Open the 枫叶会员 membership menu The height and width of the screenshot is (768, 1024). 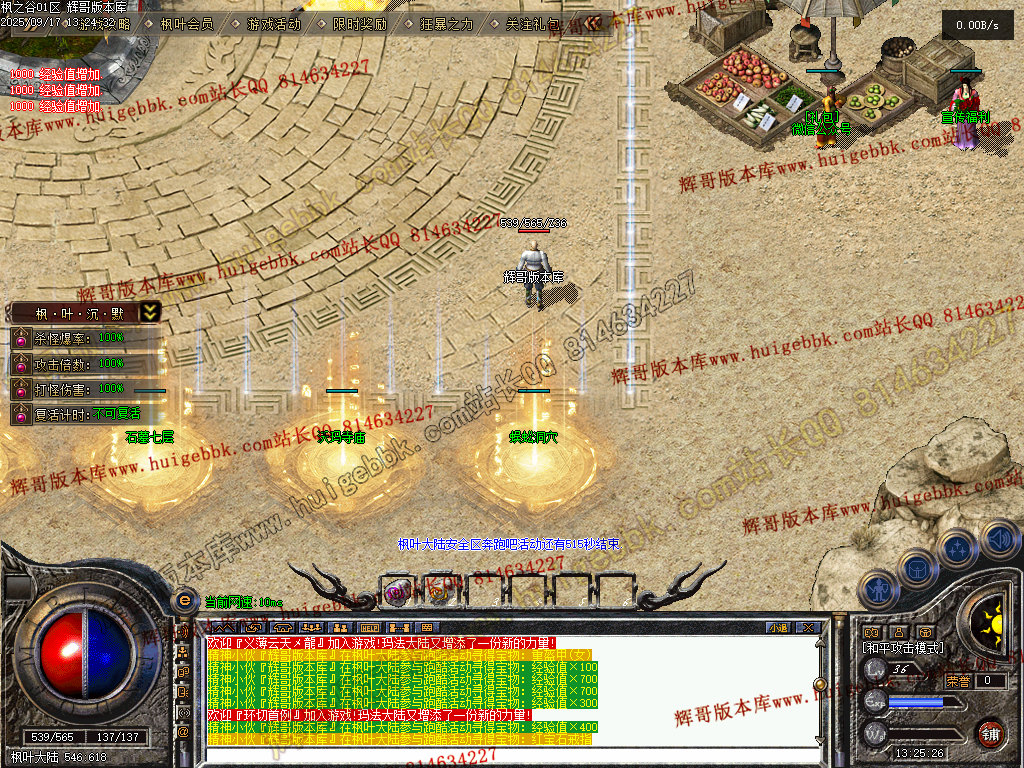(x=187, y=24)
